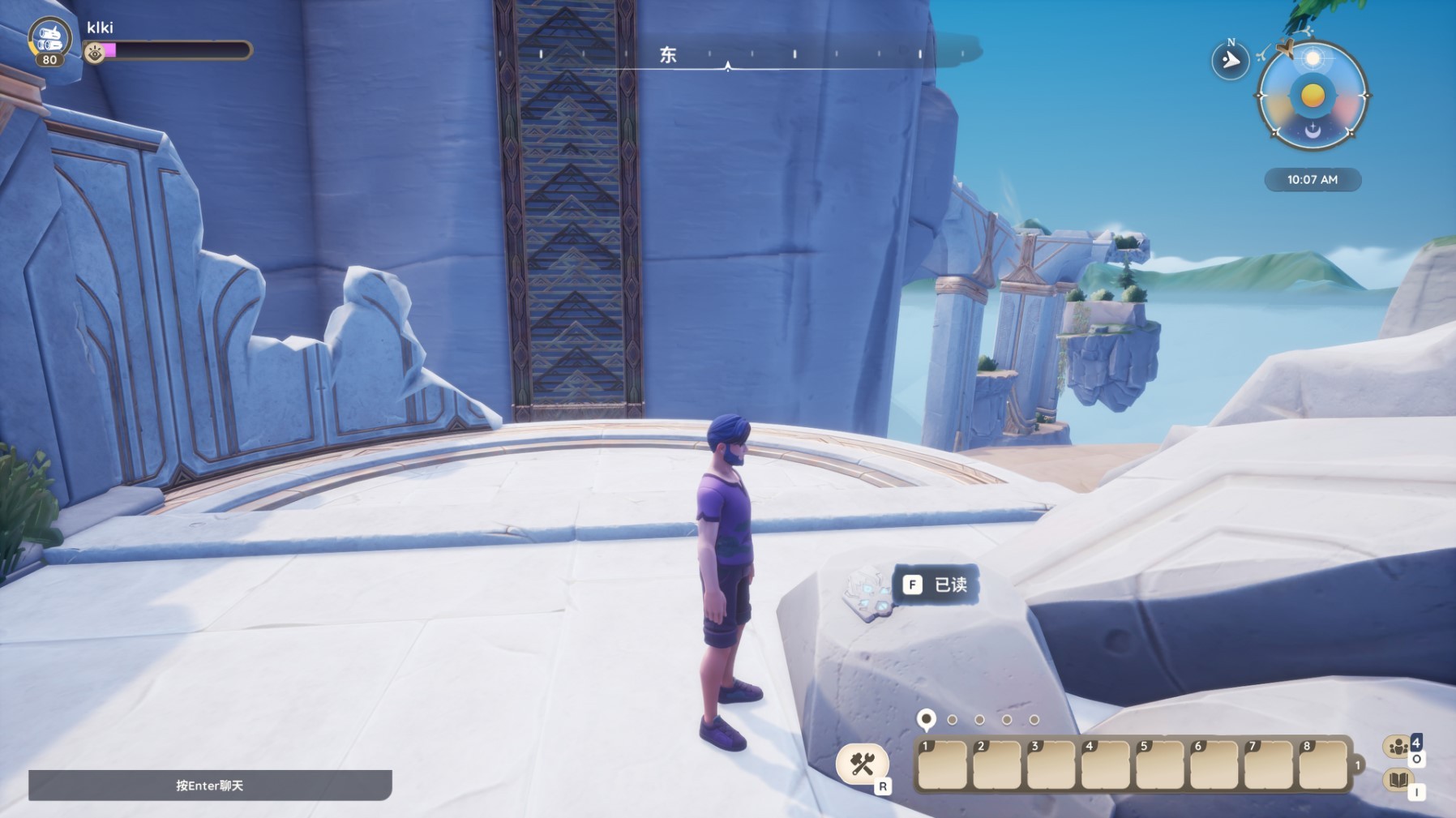Click the chat box labeled 按Enter聊天

210,785
